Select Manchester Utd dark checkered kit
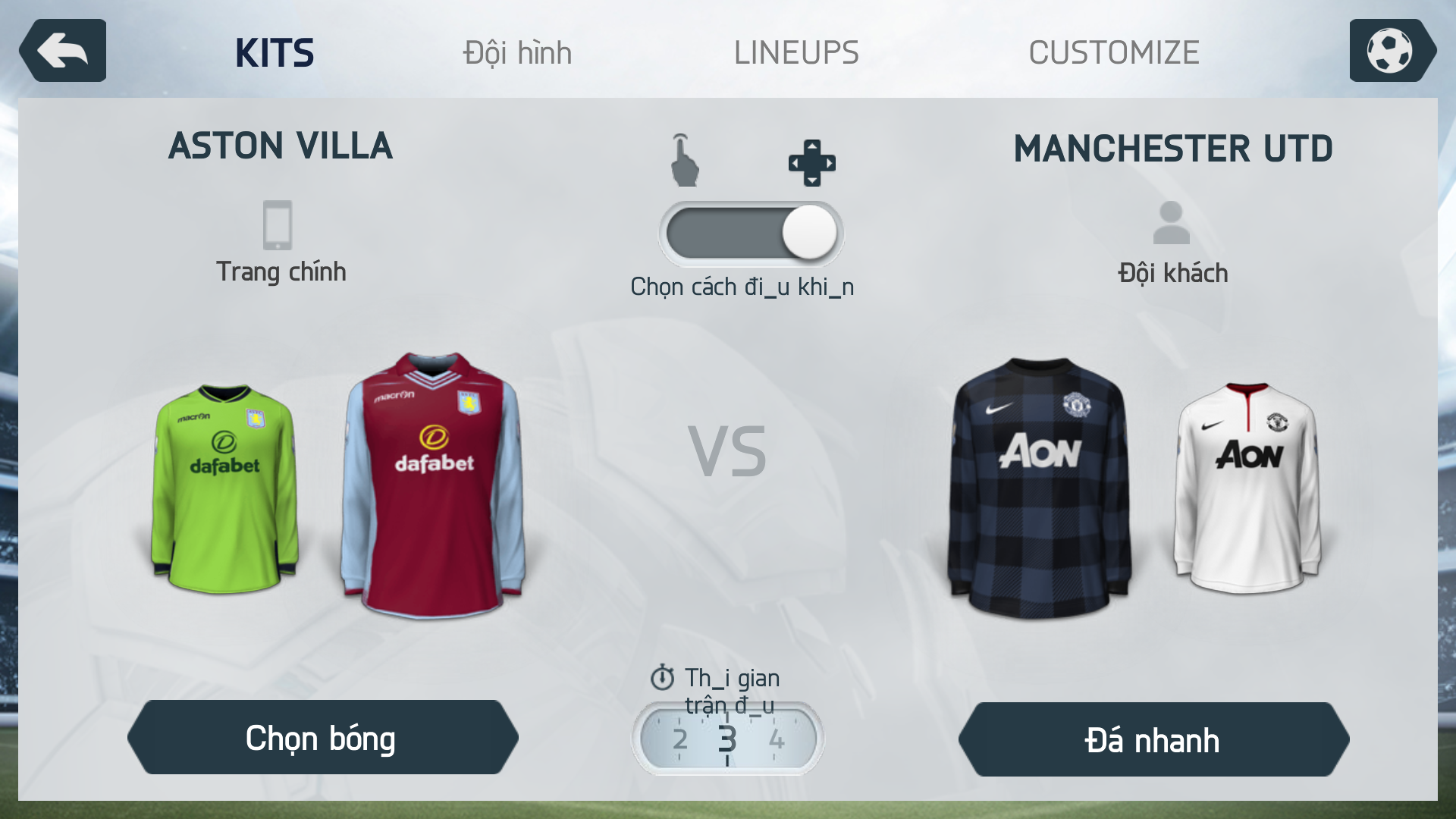Image resolution: width=1456 pixels, height=819 pixels. (x=1039, y=487)
